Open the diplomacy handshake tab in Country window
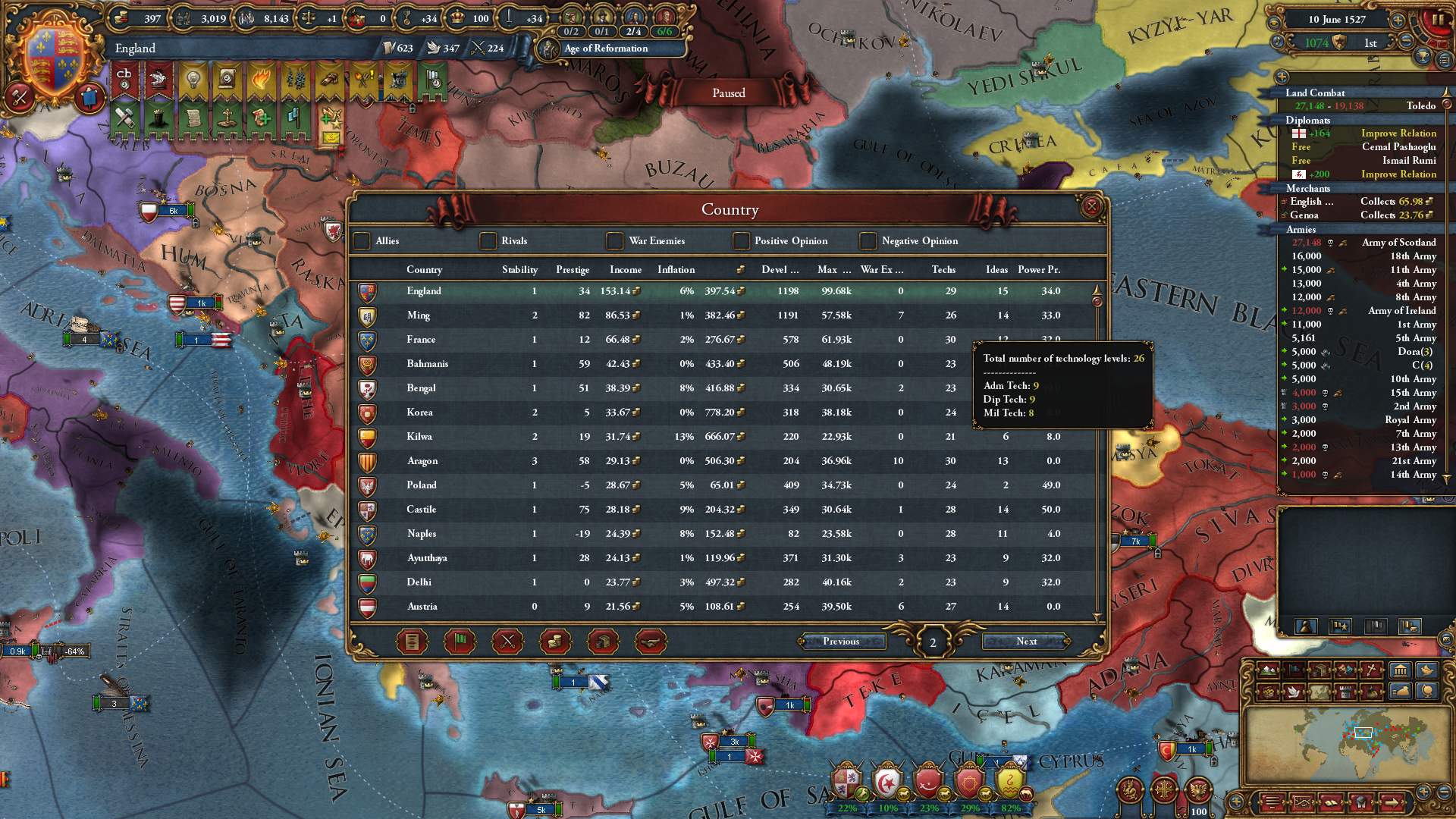This screenshot has height=819, width=1456. pos(650,641)
